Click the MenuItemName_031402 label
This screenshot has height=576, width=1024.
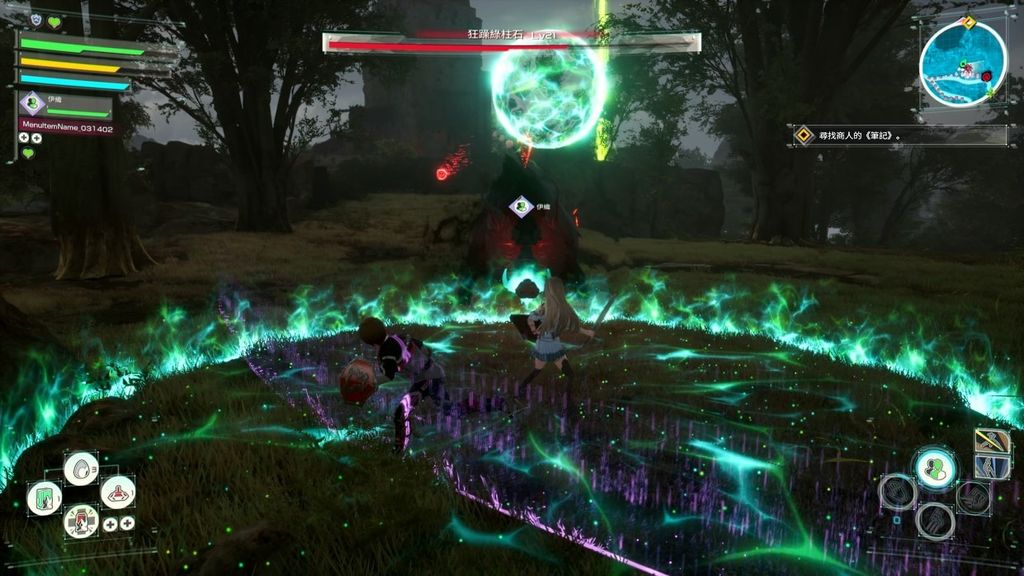66,126
